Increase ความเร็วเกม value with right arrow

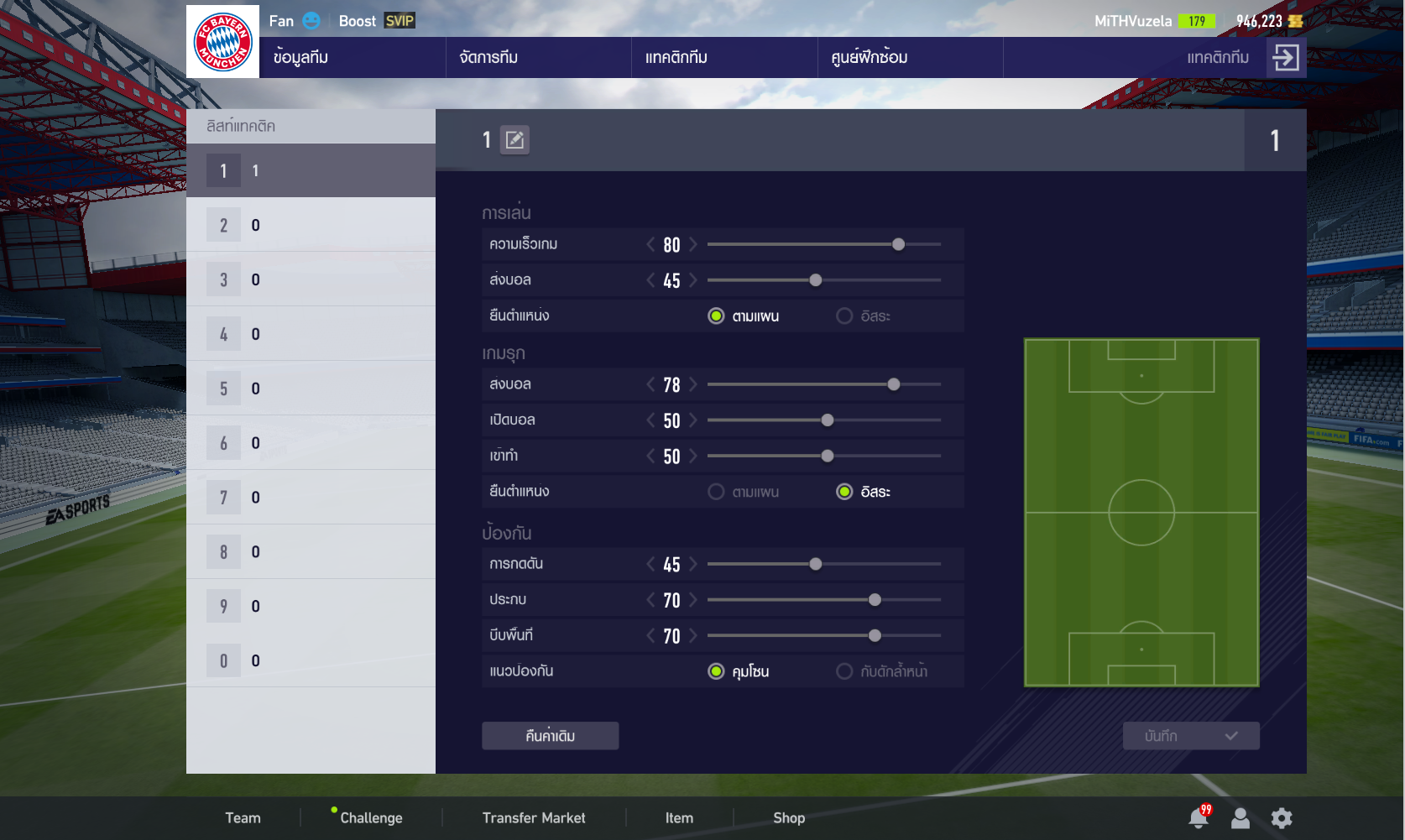(693, 244)
